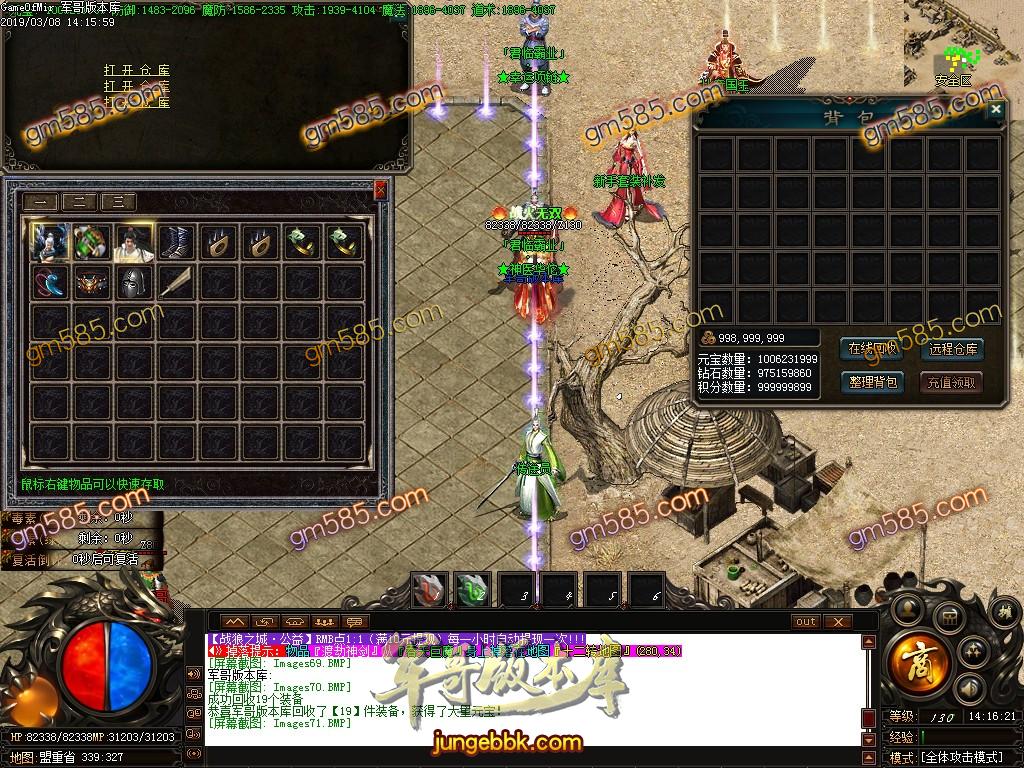Click the 在线回收 online recycle button

tap(873, 349)
